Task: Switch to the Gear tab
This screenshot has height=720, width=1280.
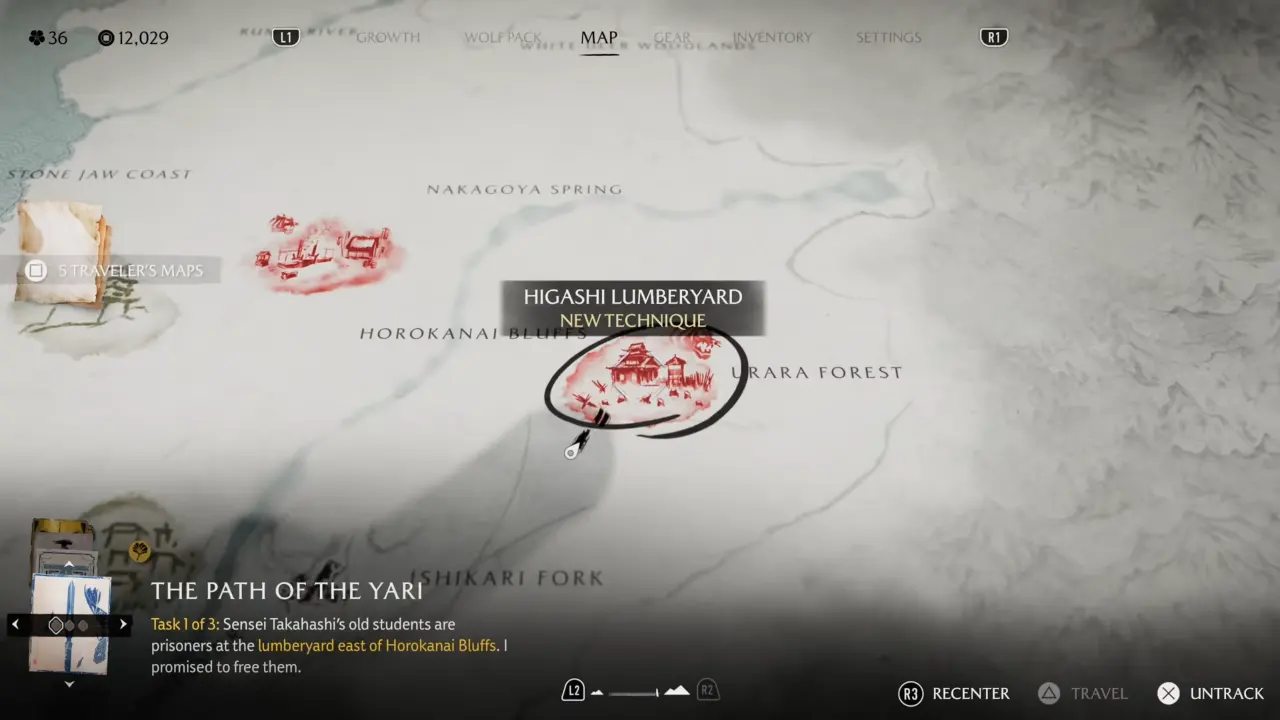Action: (x=672, y=38)
